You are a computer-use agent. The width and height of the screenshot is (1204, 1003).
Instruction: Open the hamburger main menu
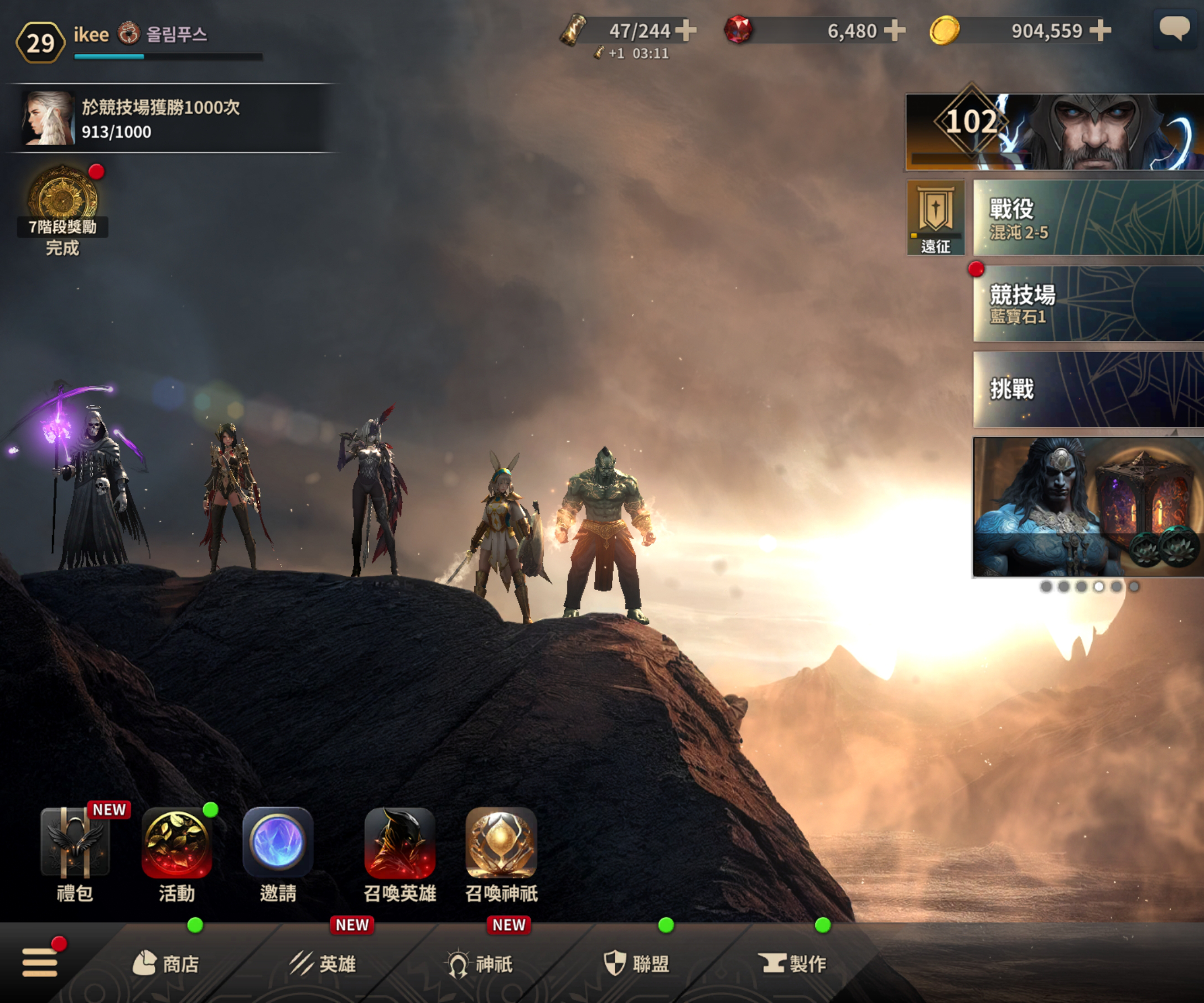39,961
